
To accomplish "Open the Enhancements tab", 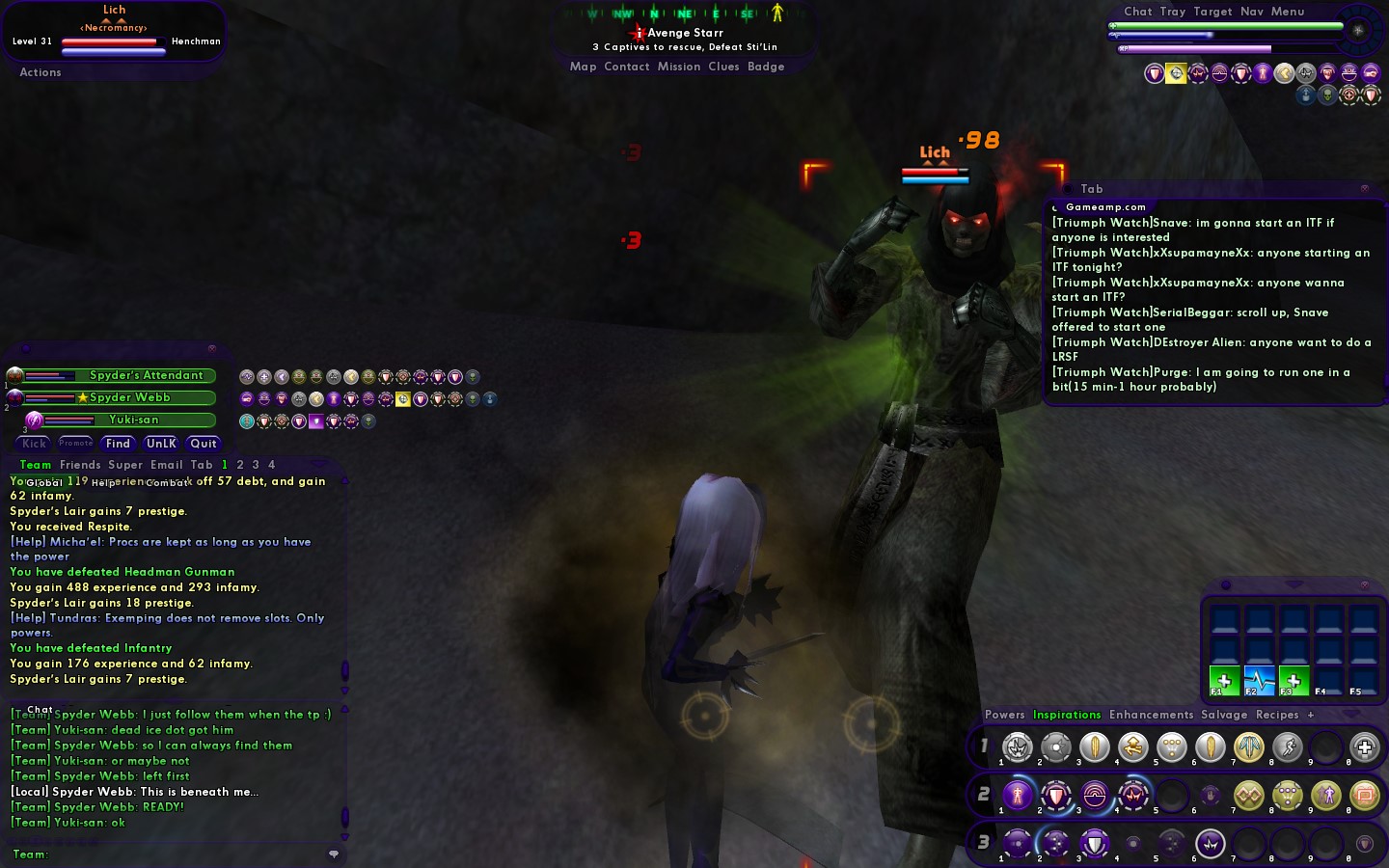I will [1151, 715].
